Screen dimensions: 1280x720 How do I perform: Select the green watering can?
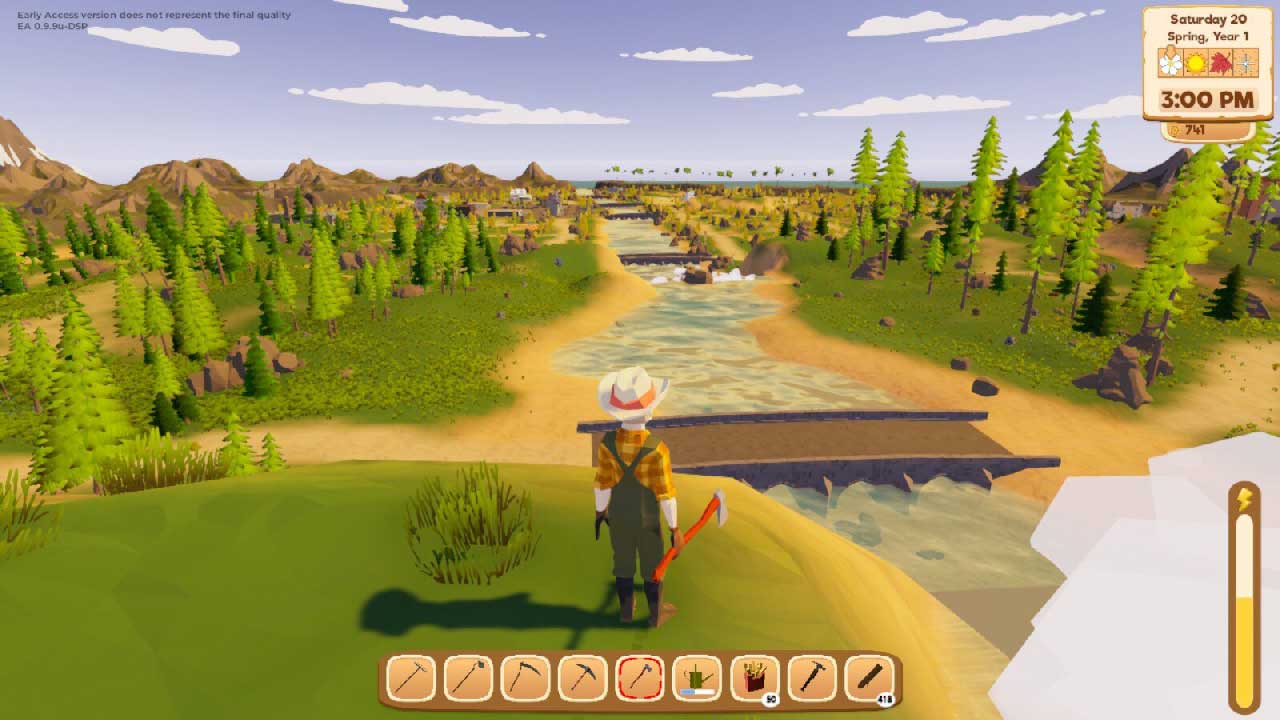coord(698,679)
